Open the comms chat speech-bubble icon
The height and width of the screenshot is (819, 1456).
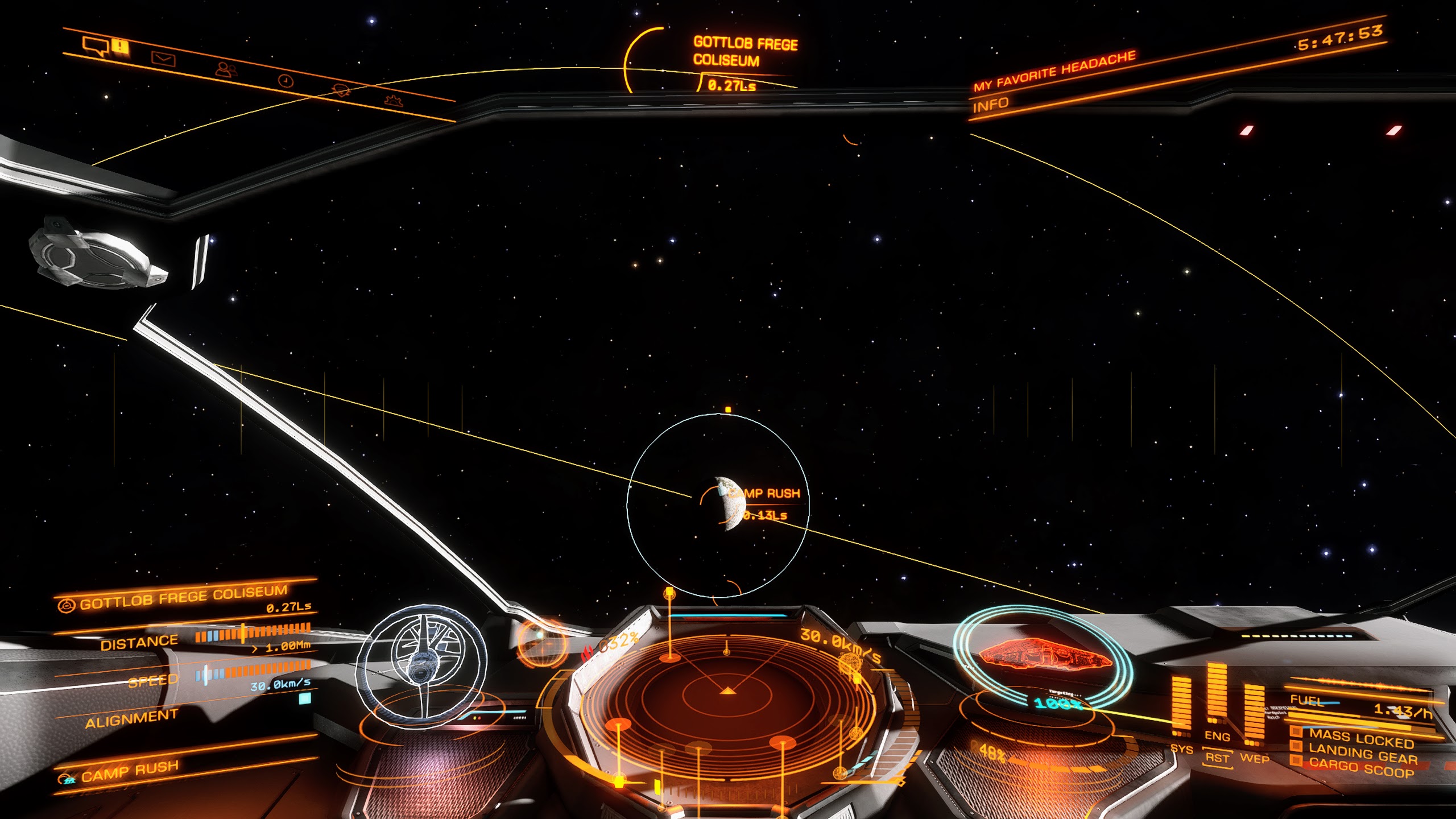coord(94,45)
